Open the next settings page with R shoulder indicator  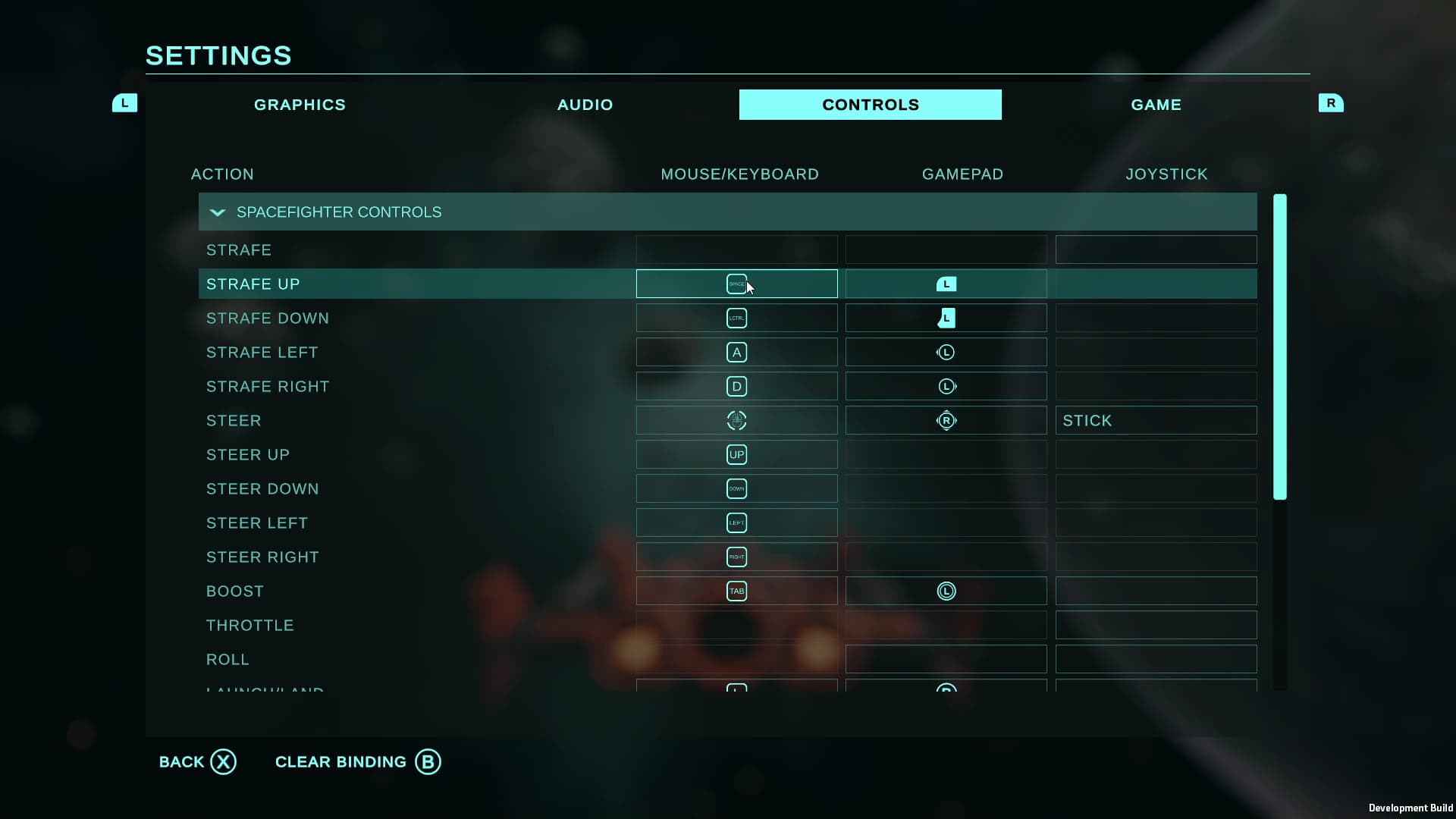click(1332, 103)
